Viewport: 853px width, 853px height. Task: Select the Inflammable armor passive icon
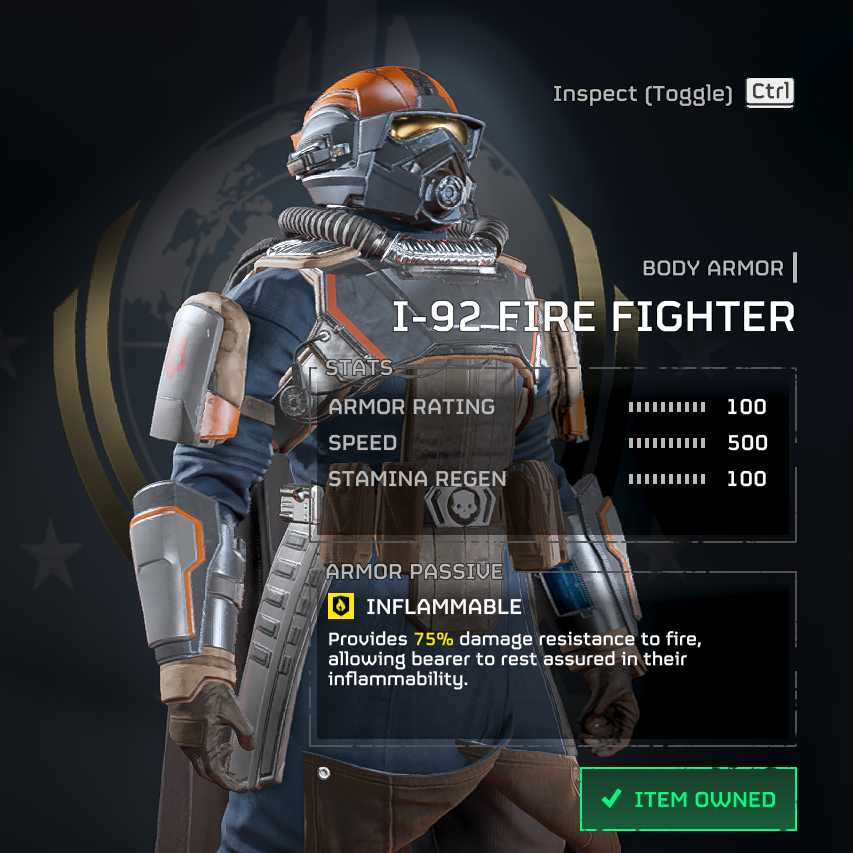click(341, 606)
